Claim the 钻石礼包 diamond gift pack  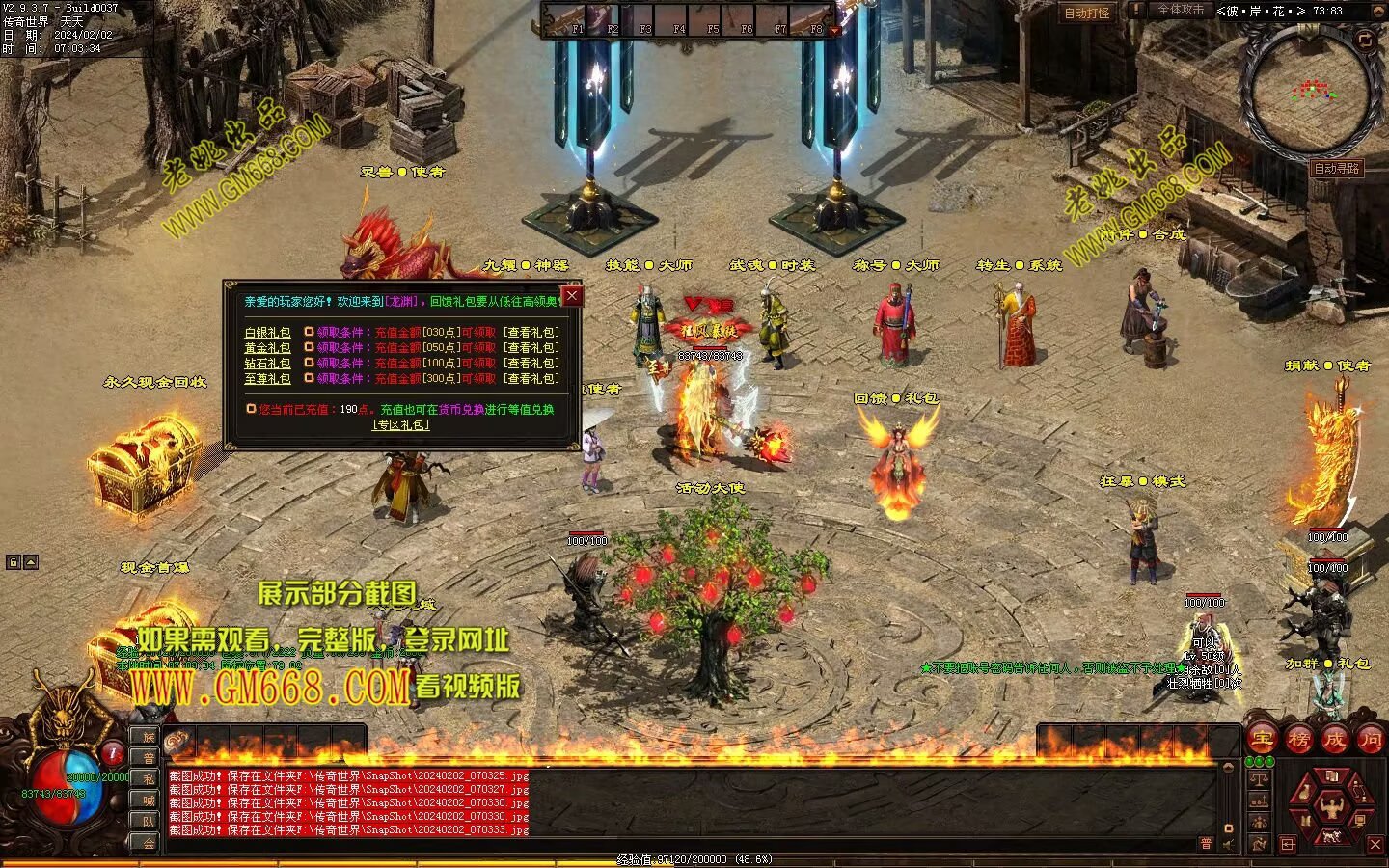coord(477,364)
